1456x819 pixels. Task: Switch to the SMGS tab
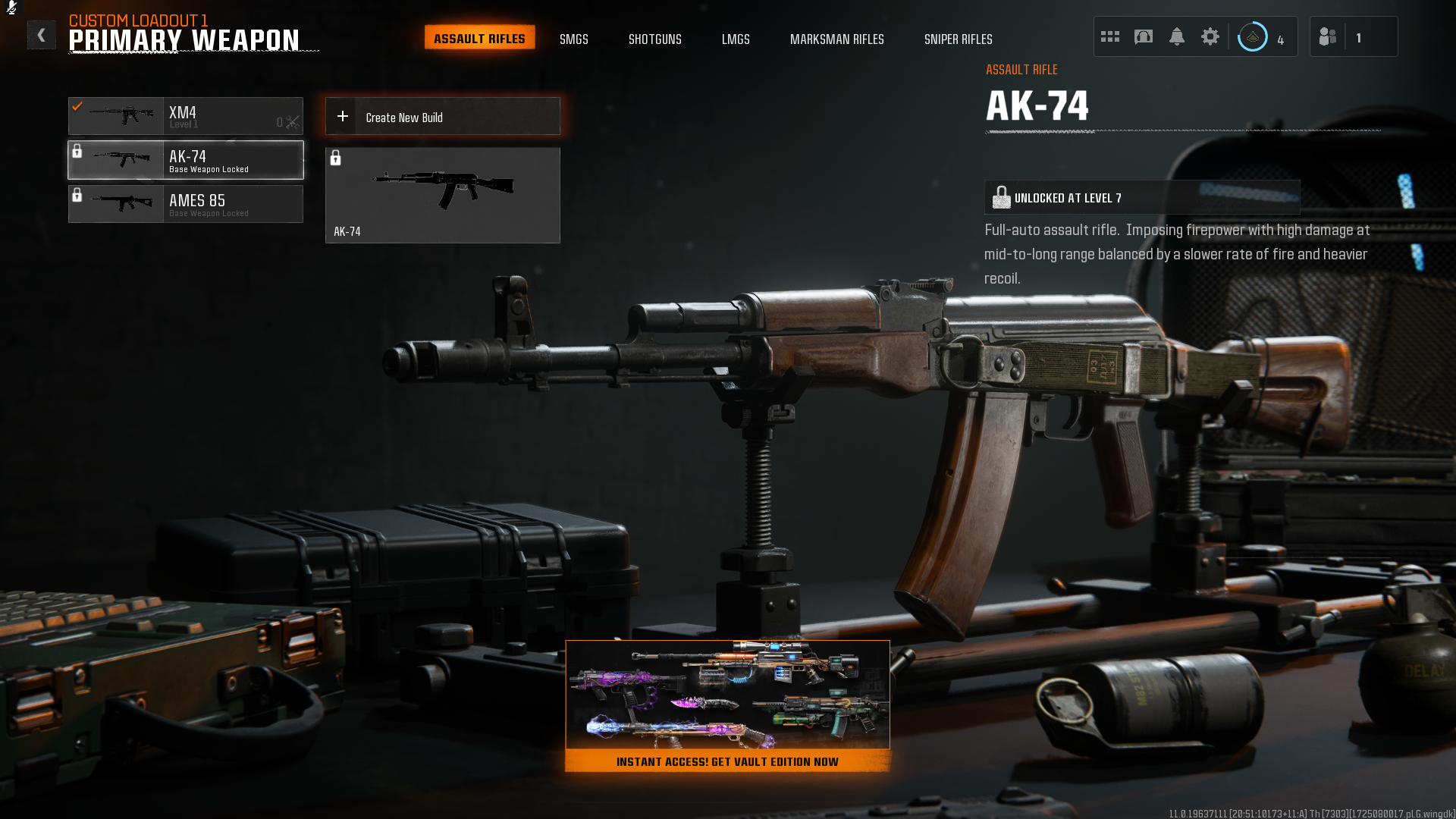tap(574, 39)
